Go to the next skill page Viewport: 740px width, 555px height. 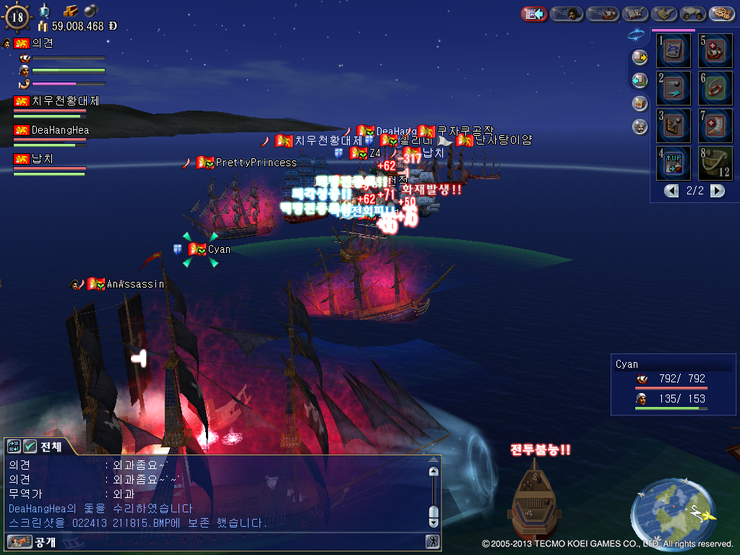point(717,190)
